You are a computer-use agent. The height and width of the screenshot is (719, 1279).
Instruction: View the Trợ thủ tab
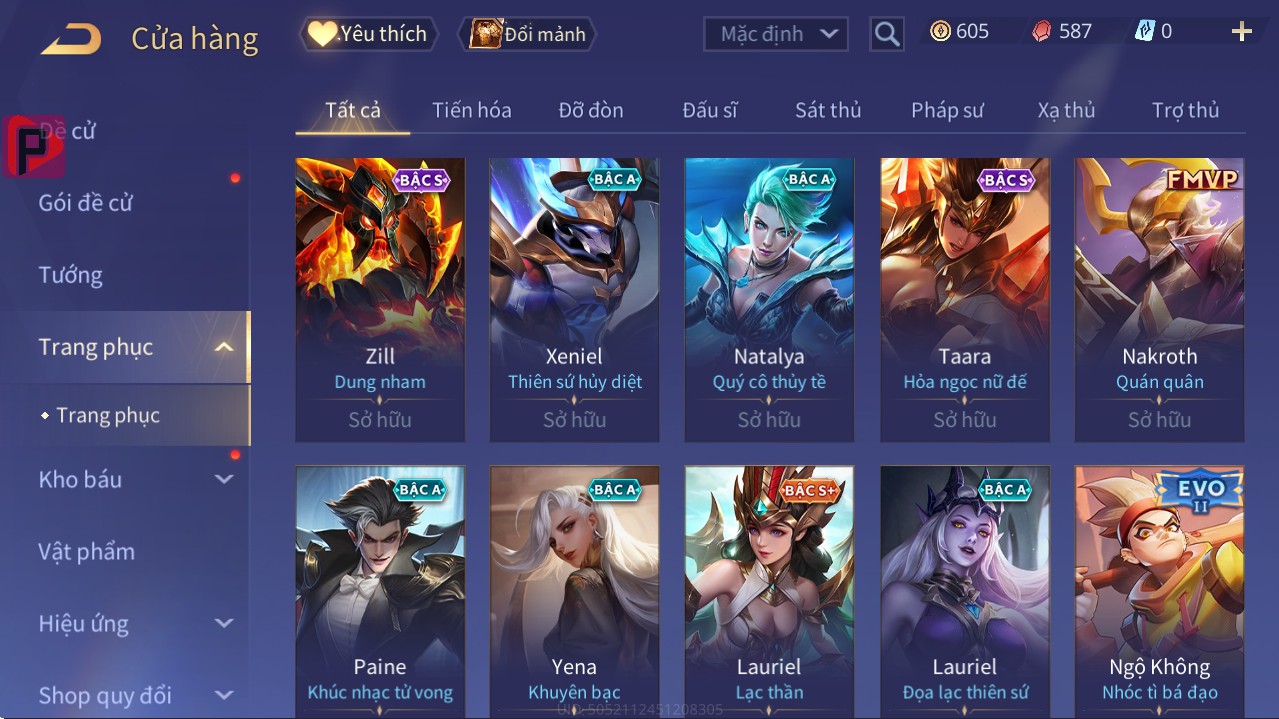point(1185,110)
